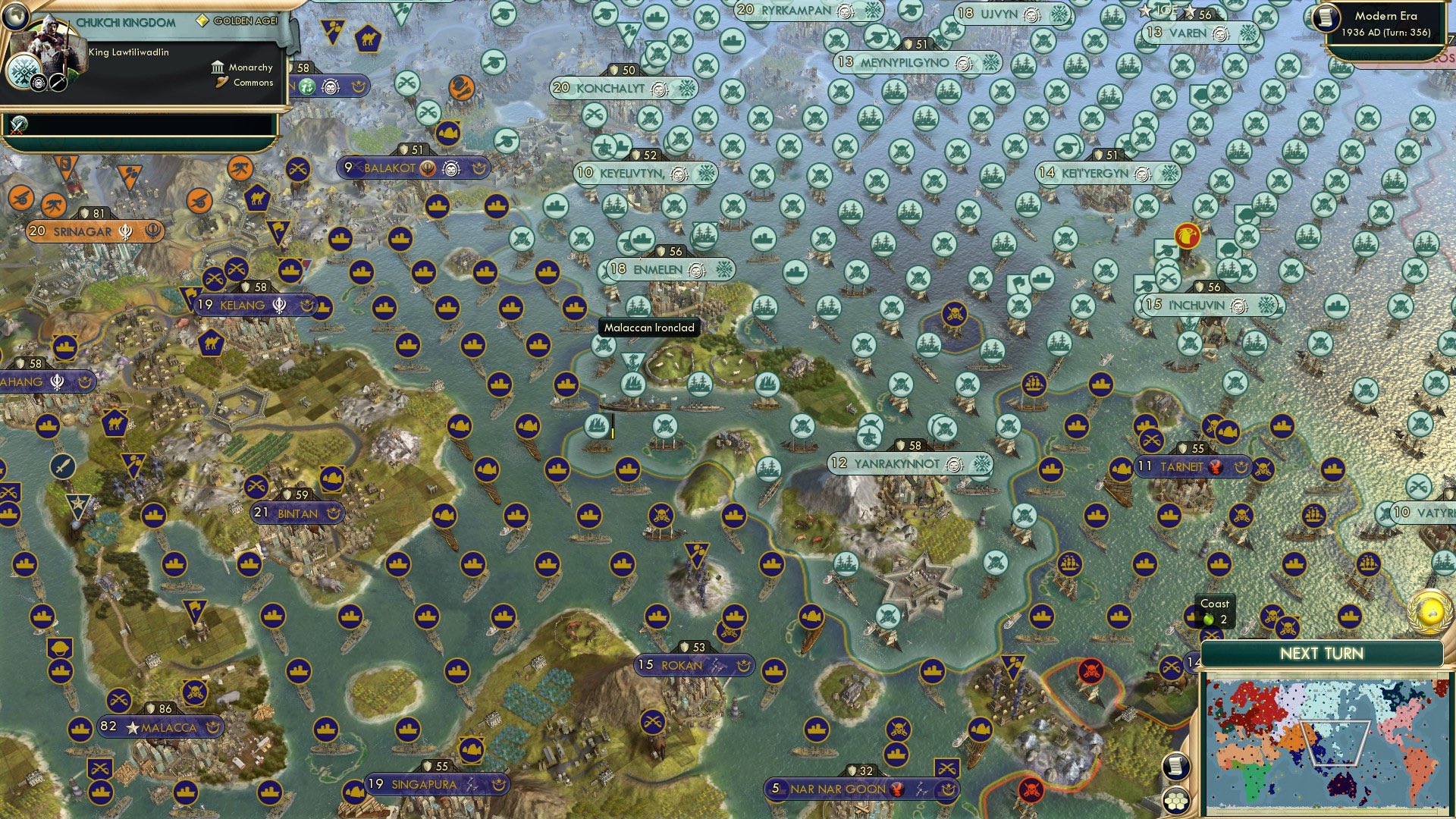Toggle strategic view with the top-left globe
This screenshot has height=819, width=1456.
[17, 17]
